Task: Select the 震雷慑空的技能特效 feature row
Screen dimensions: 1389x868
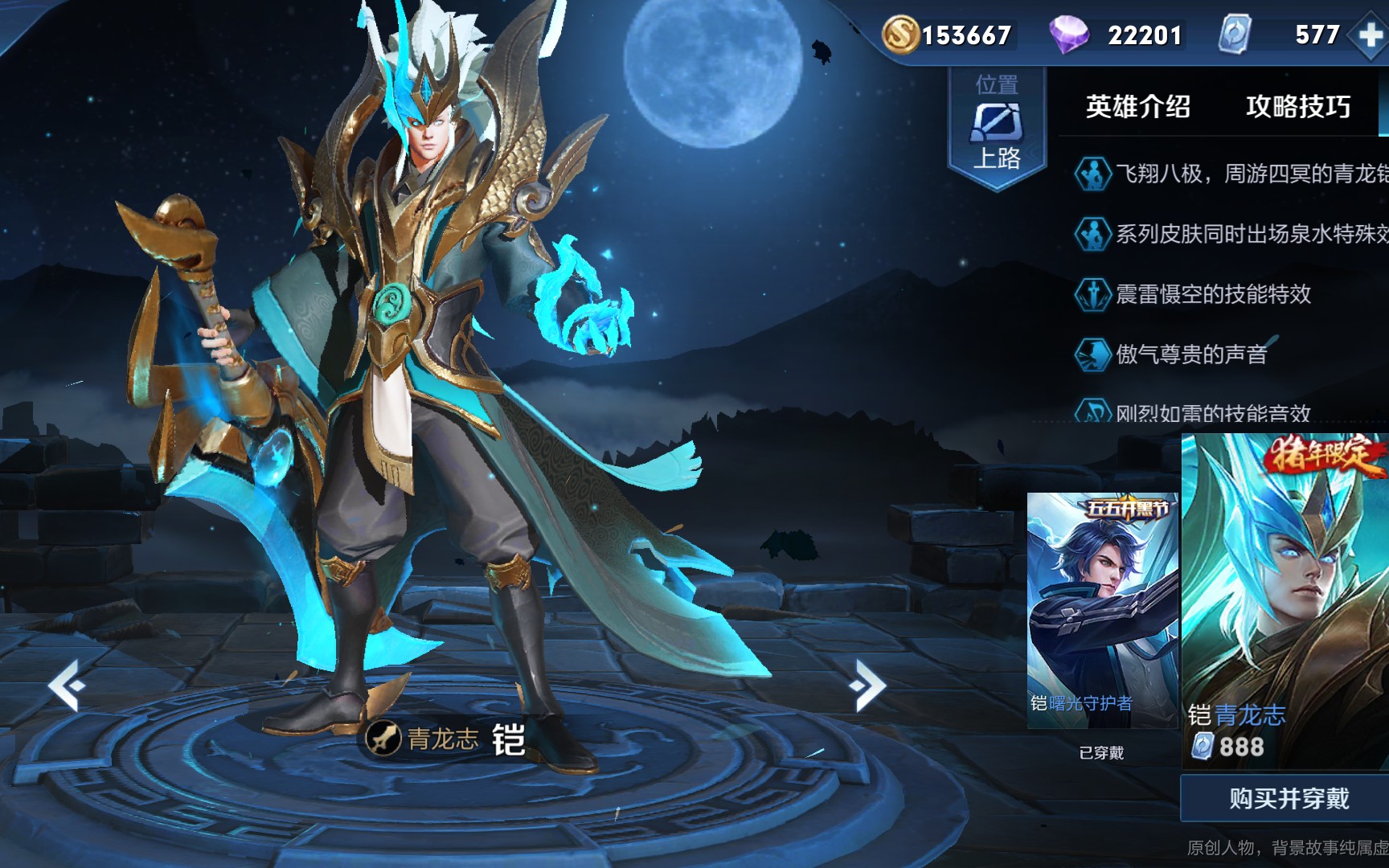Action: [1212, 294]
